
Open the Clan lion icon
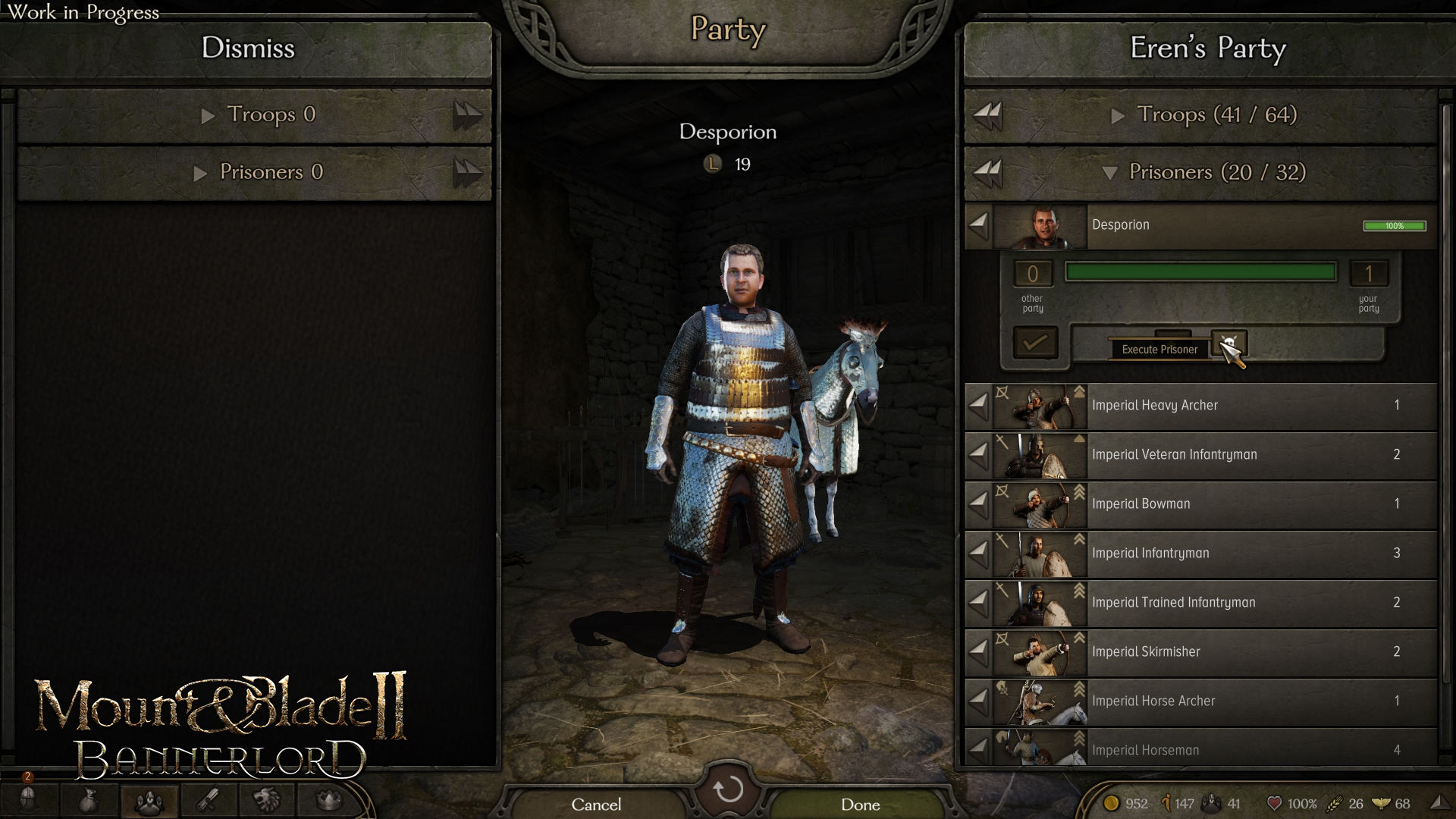(268, 802)
